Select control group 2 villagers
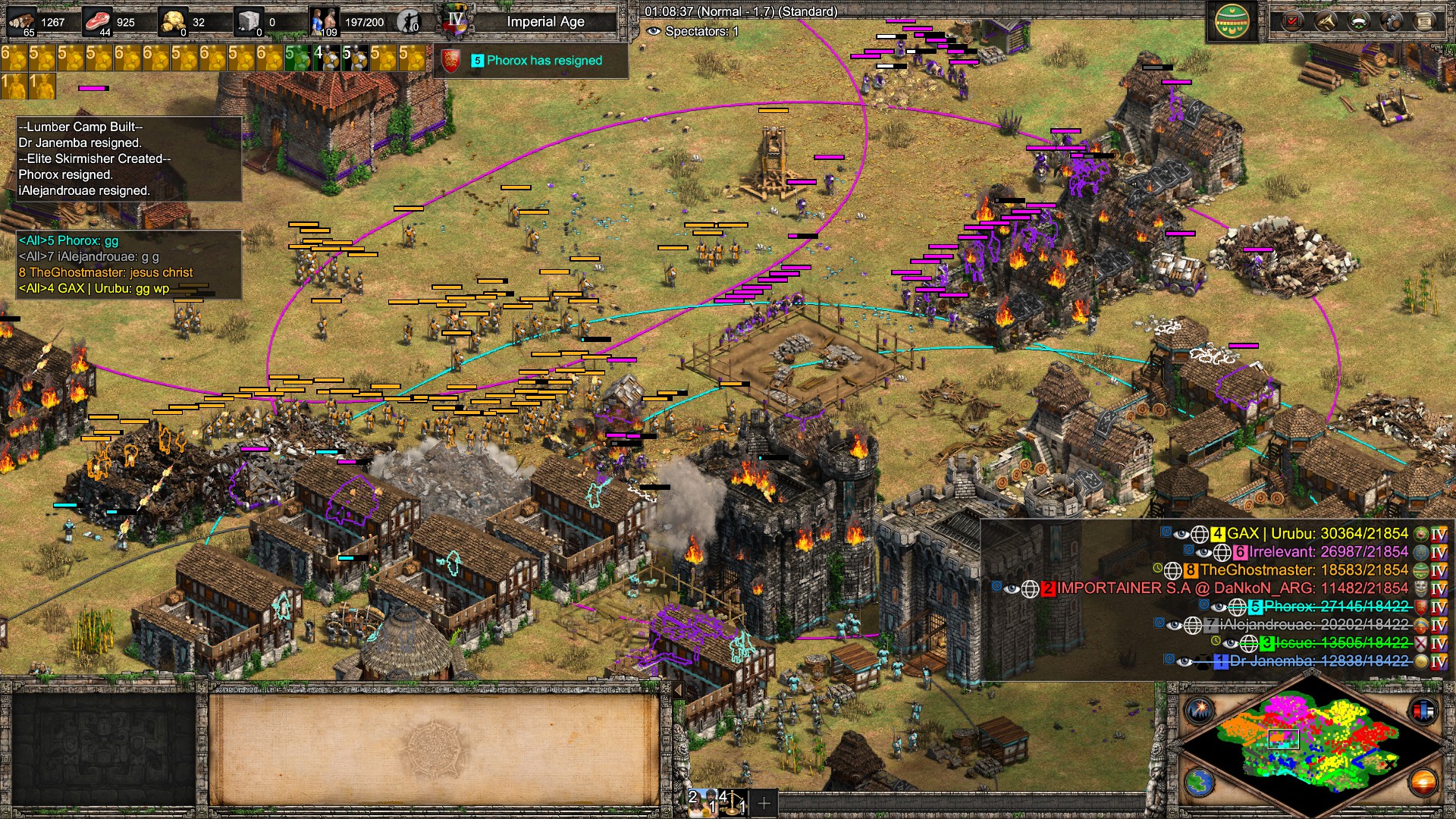The height and width of the screenshot is (819, 1456). pos(702,802)
